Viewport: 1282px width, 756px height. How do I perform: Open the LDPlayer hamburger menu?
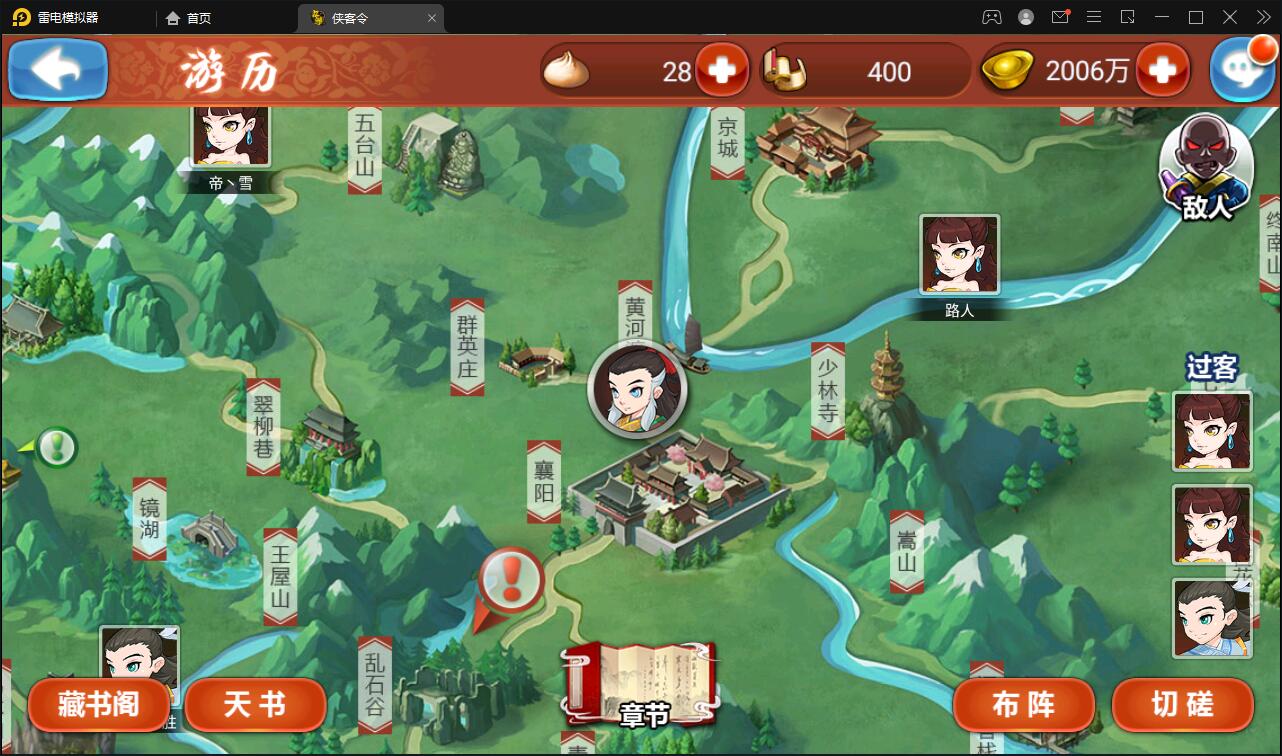pos(1095,17)
